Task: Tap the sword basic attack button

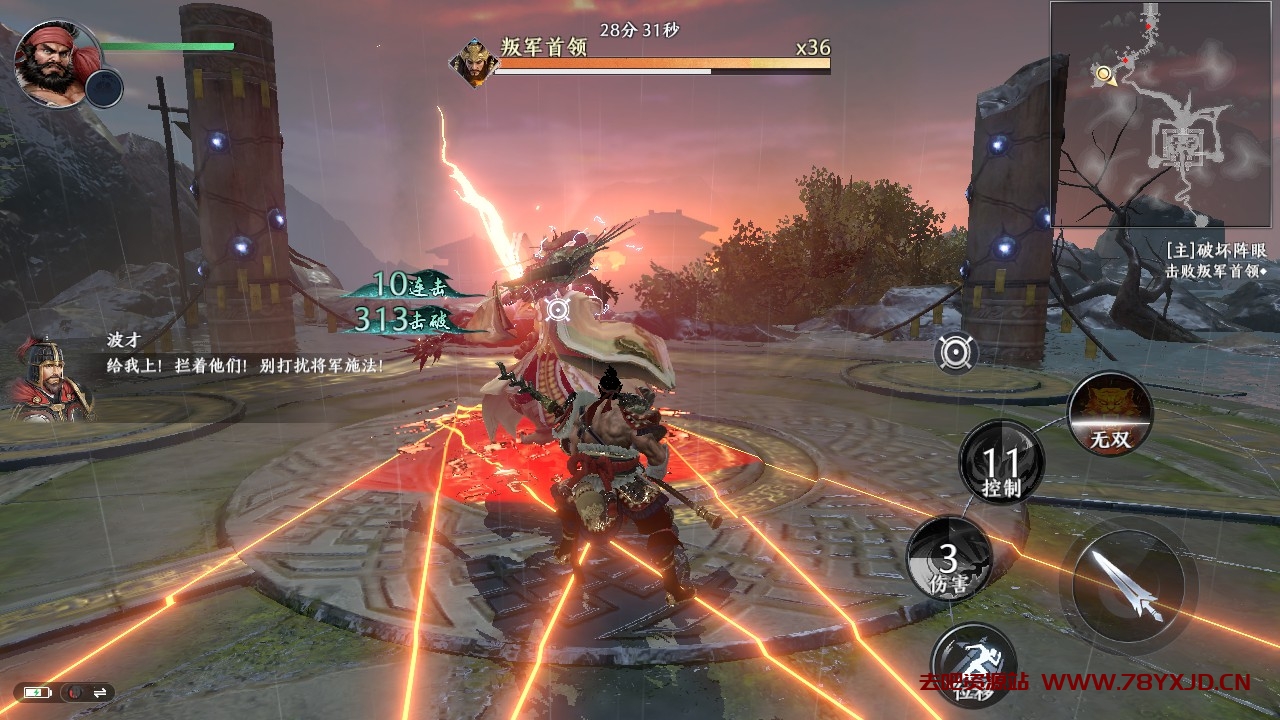Action: (x=1128, y=585)
